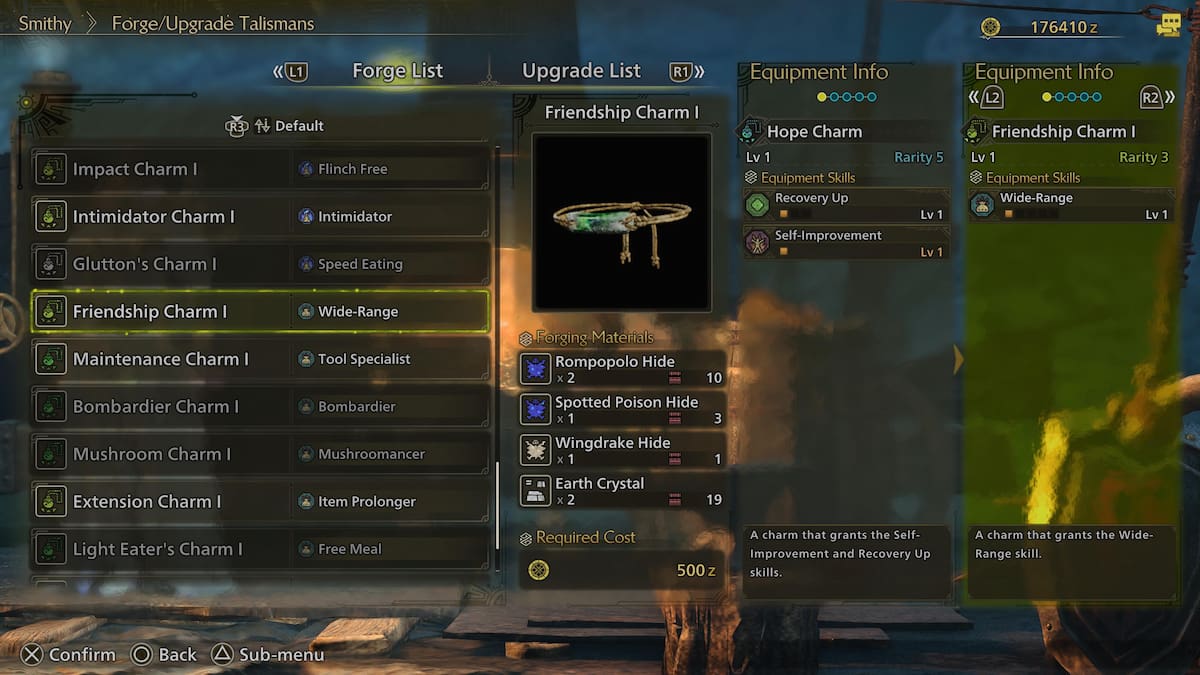The height and width of the screenshot is (675, 1200).
Task: Switch to the Upgrade List tab
Action: pos(581,71)
